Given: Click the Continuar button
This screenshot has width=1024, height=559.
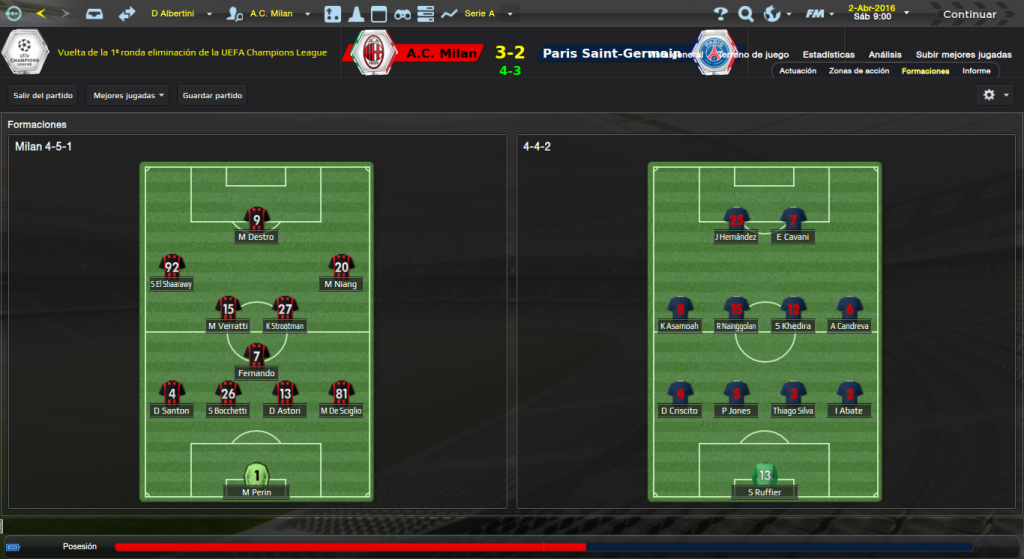Looking at the screenshot, I should [969, 15].
